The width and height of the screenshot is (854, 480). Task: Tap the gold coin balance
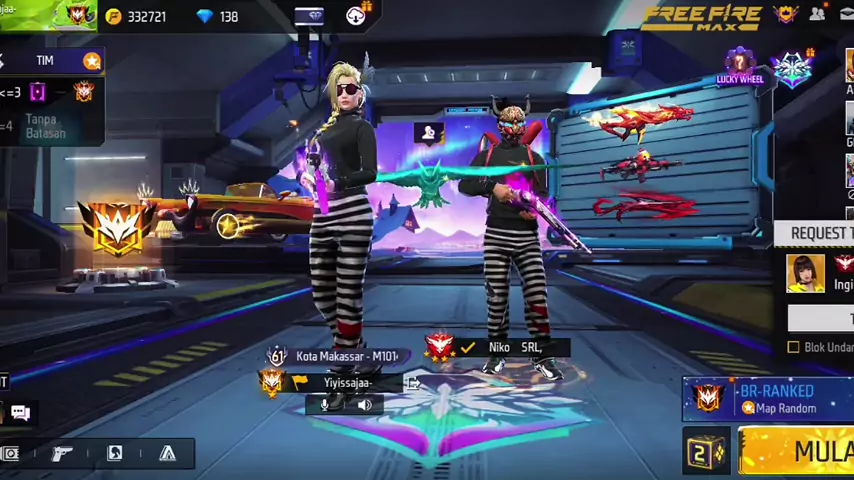tap(136, 17)
